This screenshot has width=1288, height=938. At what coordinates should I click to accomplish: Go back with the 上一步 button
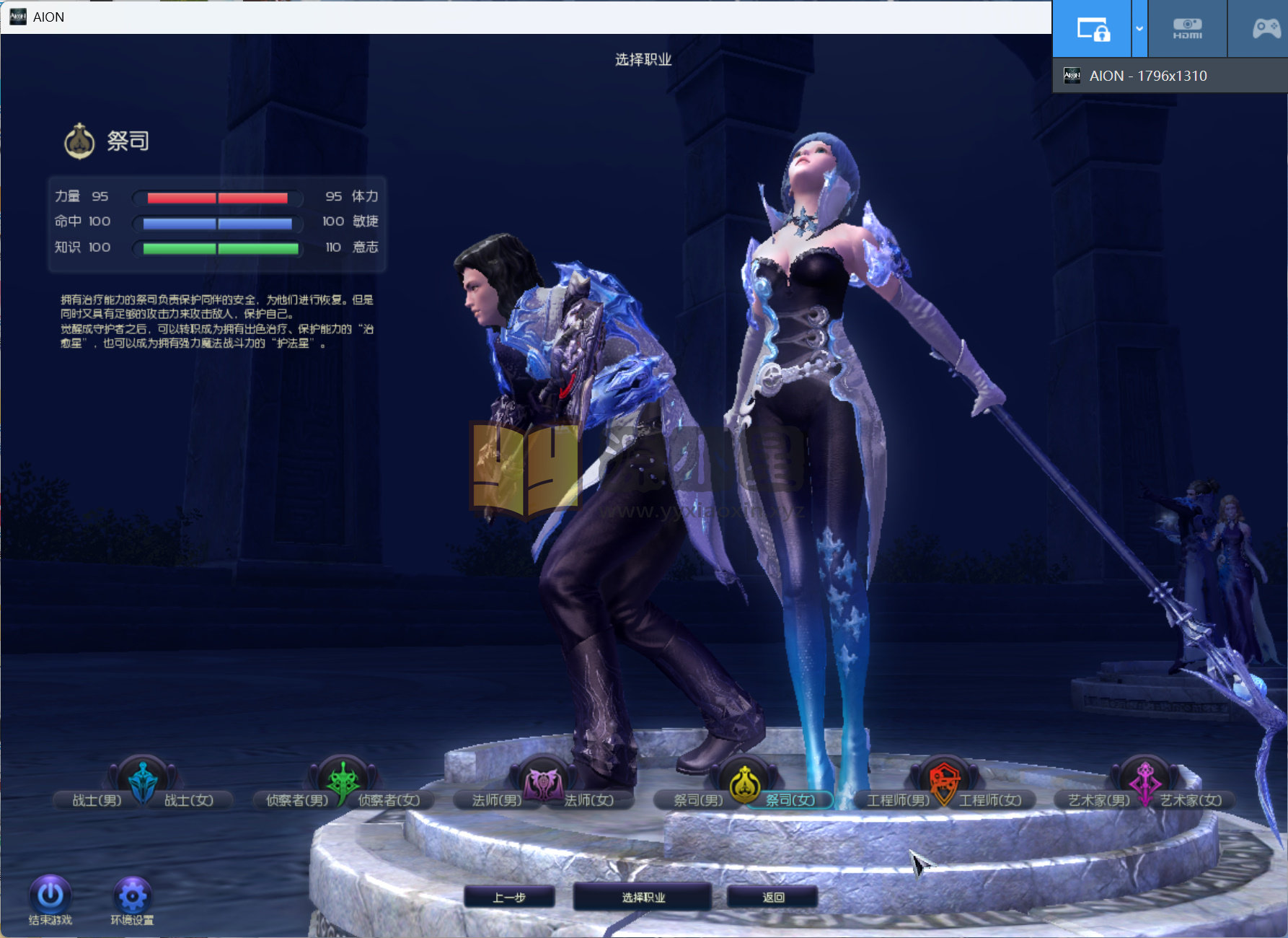(509, 897)
